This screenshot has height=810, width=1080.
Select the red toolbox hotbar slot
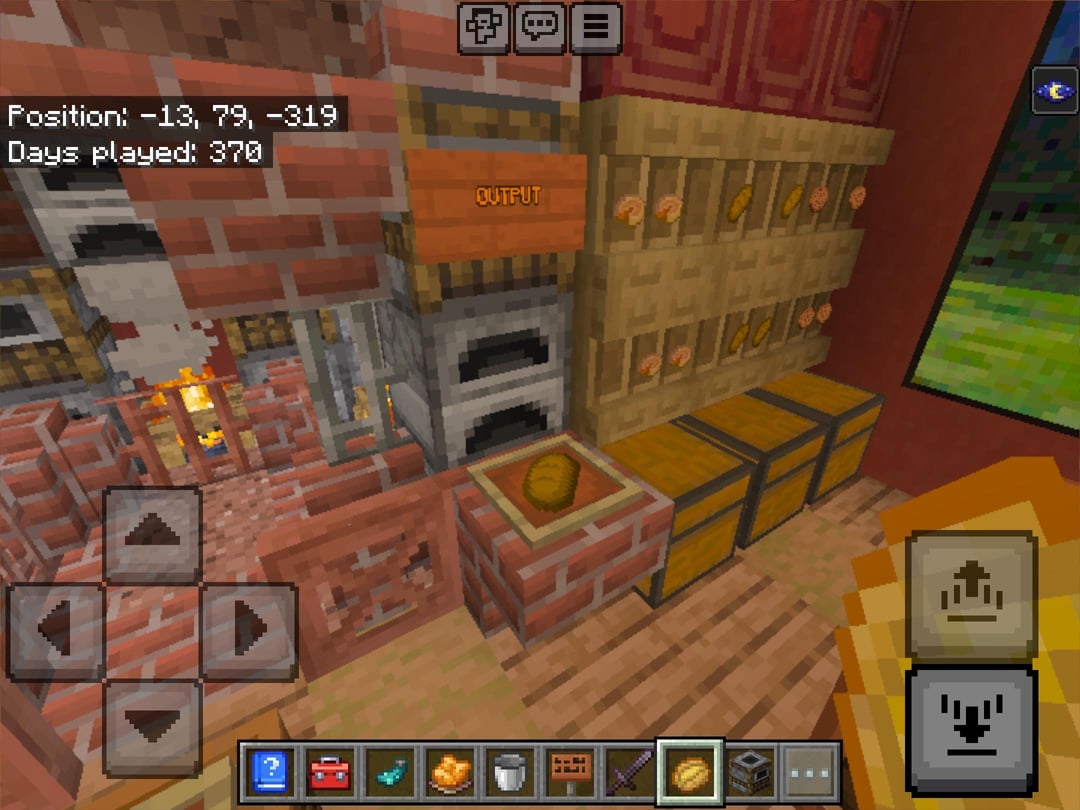(x=329, y=773)
